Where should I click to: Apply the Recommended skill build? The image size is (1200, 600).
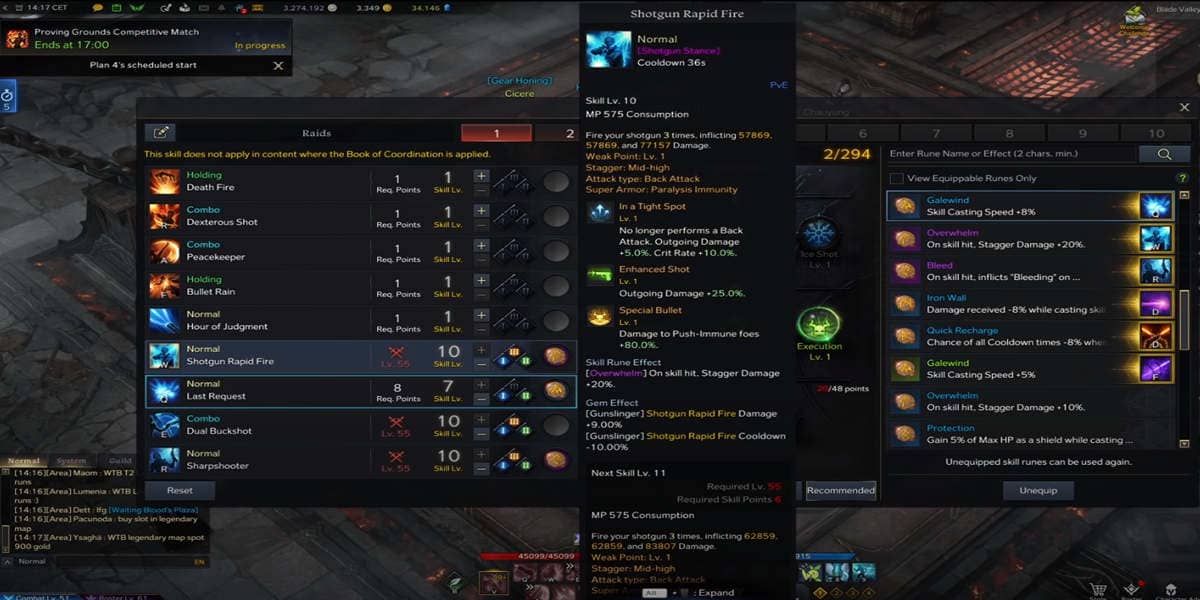(x=840, y=490)
